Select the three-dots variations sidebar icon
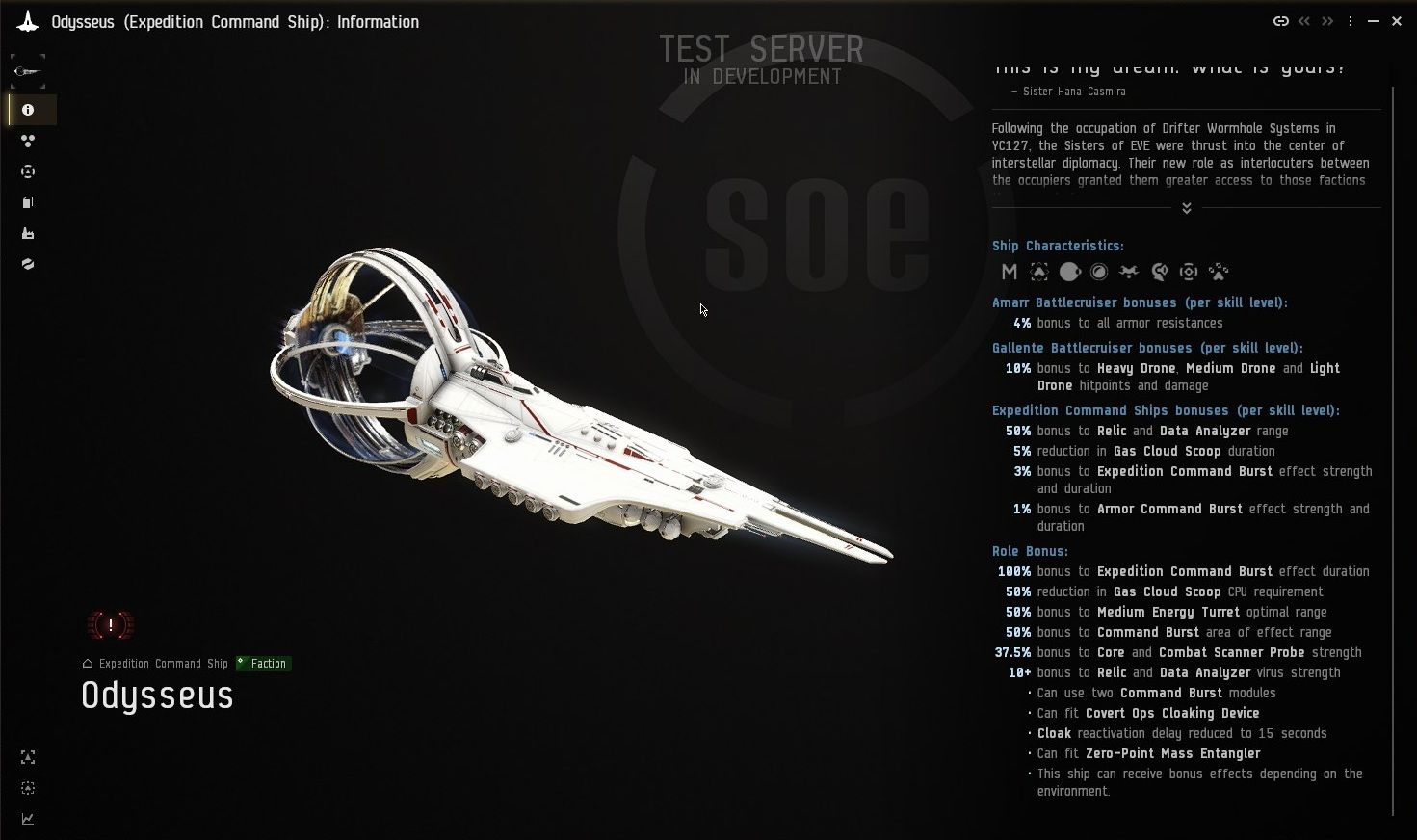 pos(28,141)
